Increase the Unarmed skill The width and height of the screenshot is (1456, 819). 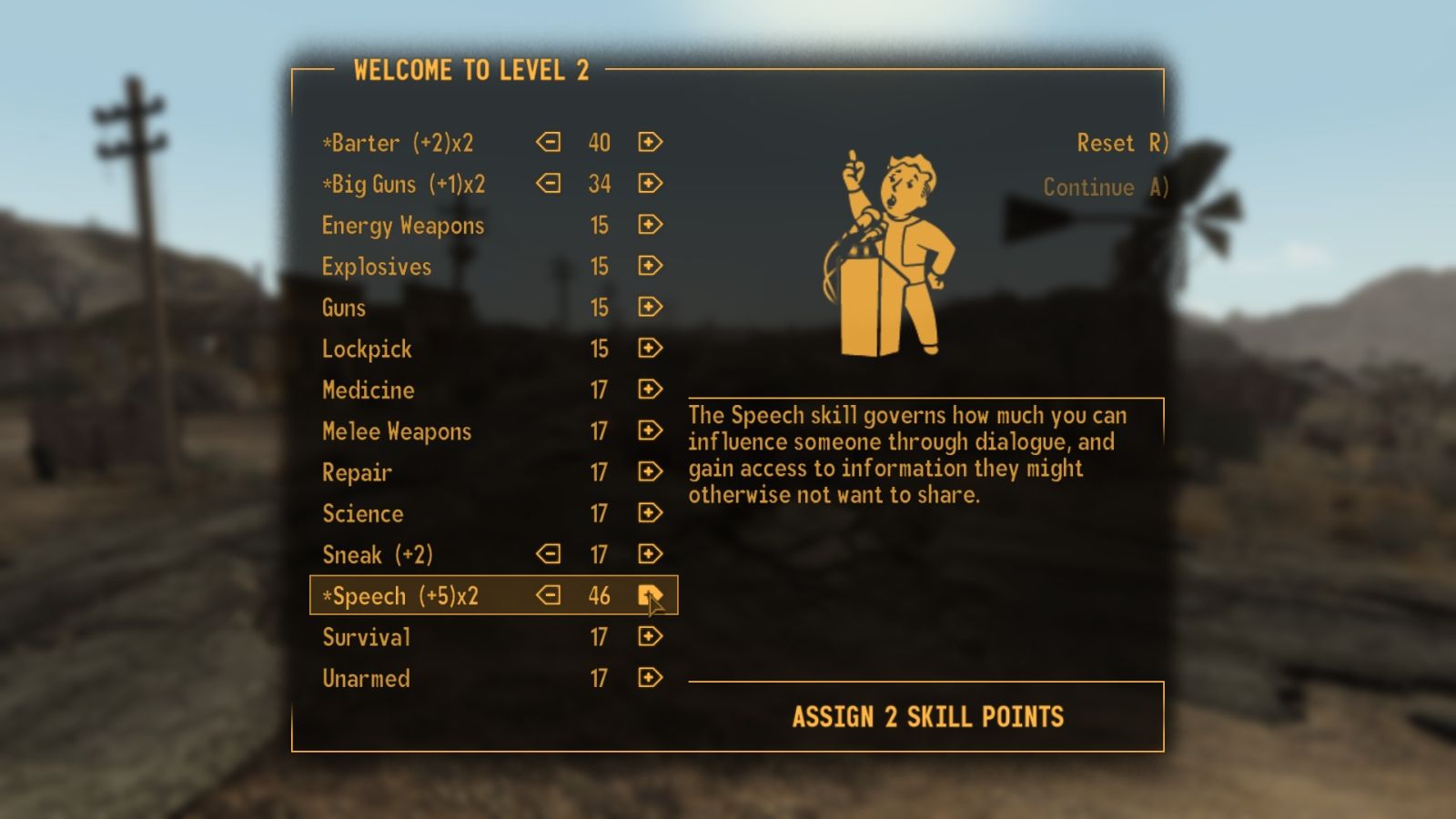[x=650, y=677]
